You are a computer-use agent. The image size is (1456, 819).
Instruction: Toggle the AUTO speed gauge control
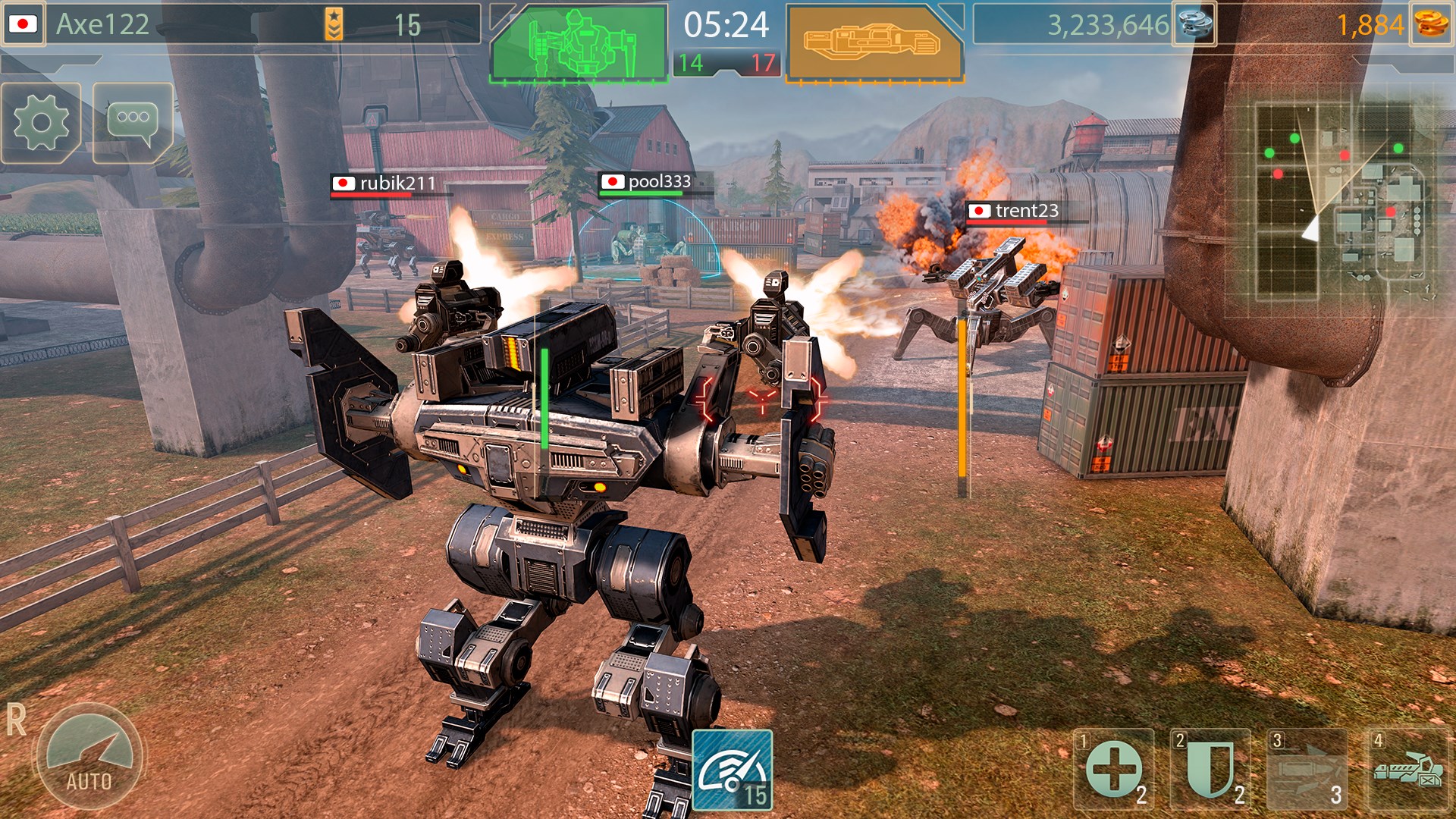[x=89, y=758]
